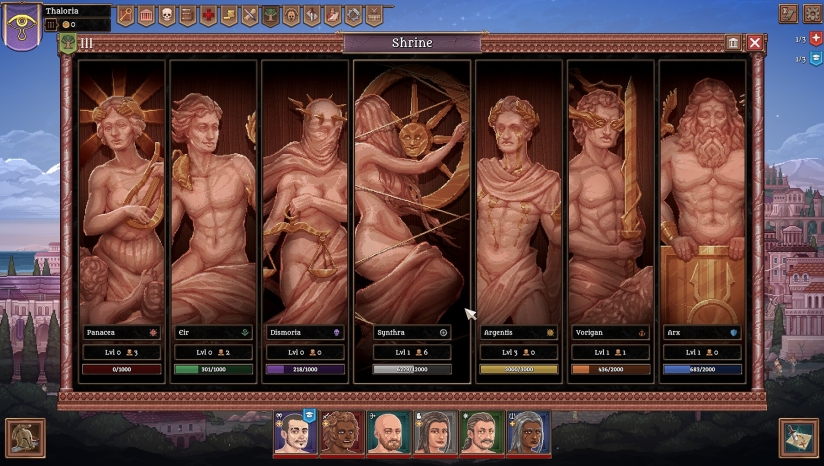
Task: Select the Dismoria deity panel
Action: pos(304,200)
